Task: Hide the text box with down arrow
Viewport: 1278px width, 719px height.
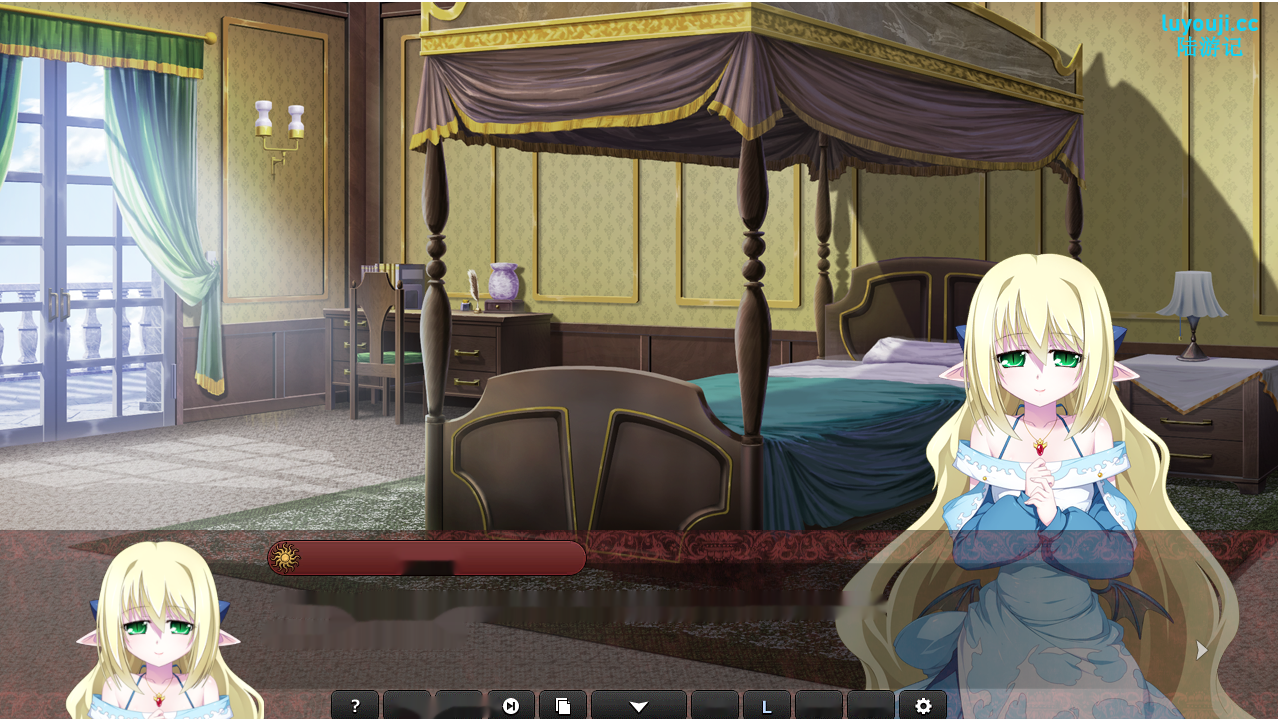Action: (x=639, y=706)
